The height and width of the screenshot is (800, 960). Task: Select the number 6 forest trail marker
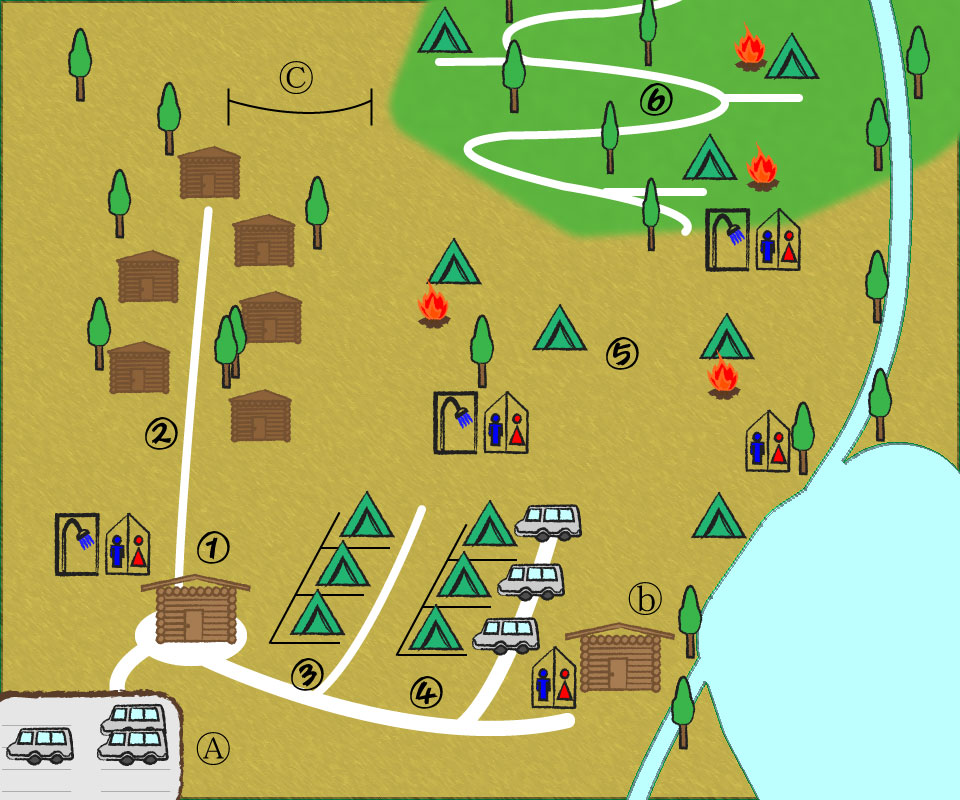pyautogui.click(x=657, y=100)
